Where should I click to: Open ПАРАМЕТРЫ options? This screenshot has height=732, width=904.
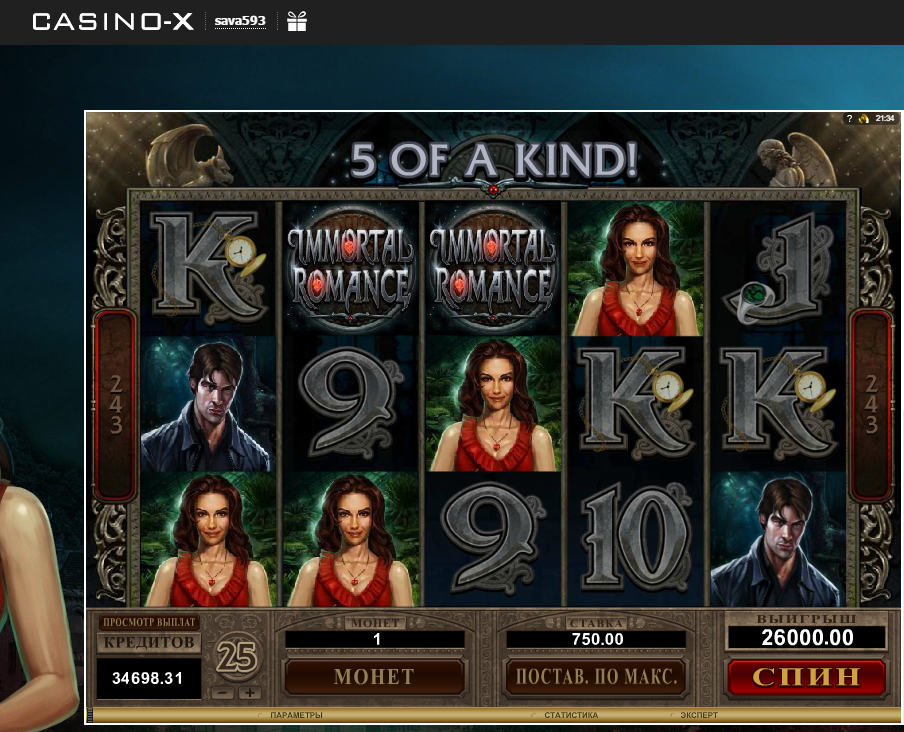coord(295,715)
